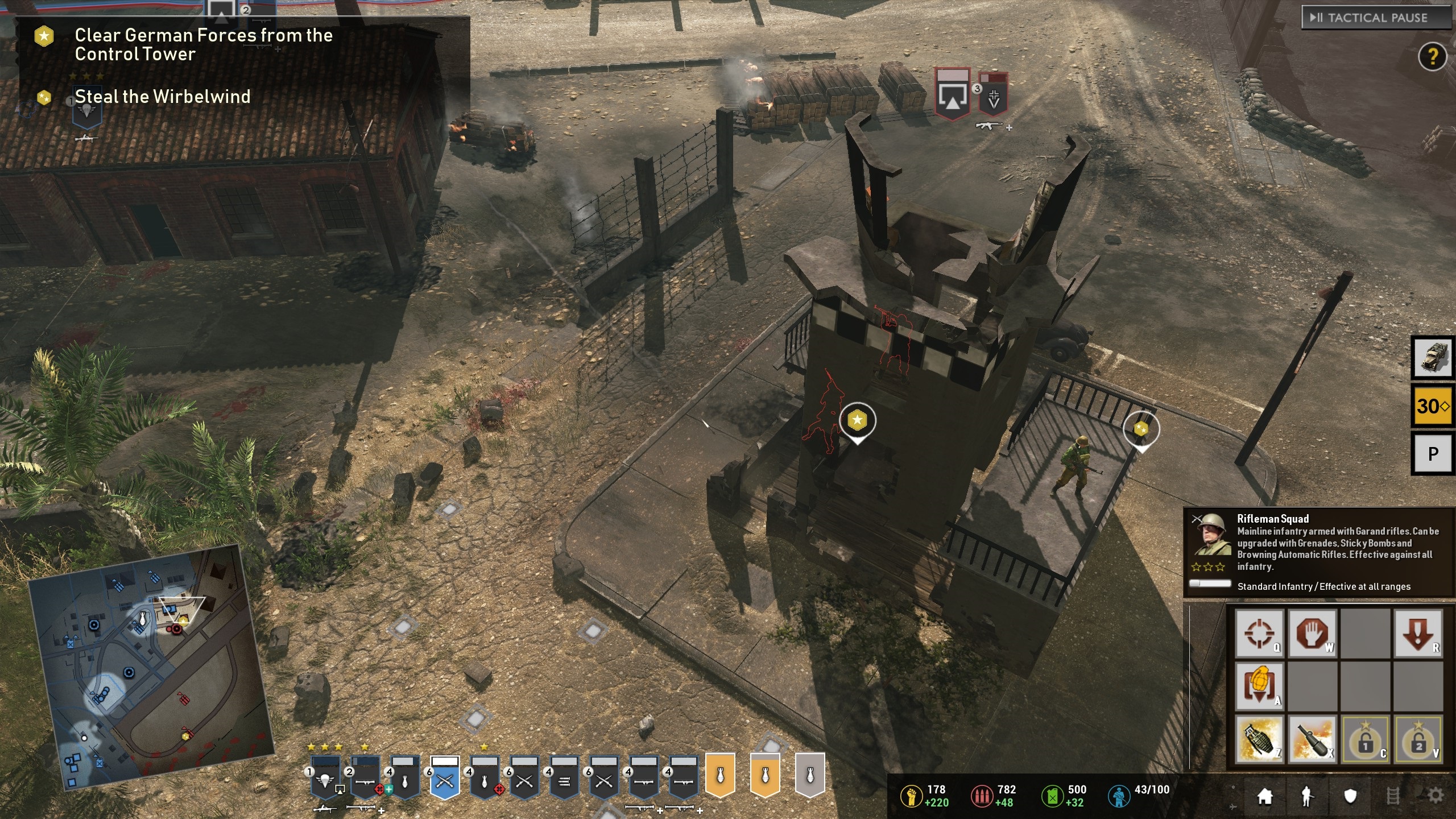Select the paratrooper squad shield with wings
Screen dimensions: 1456x819
[x=325, y=777]
